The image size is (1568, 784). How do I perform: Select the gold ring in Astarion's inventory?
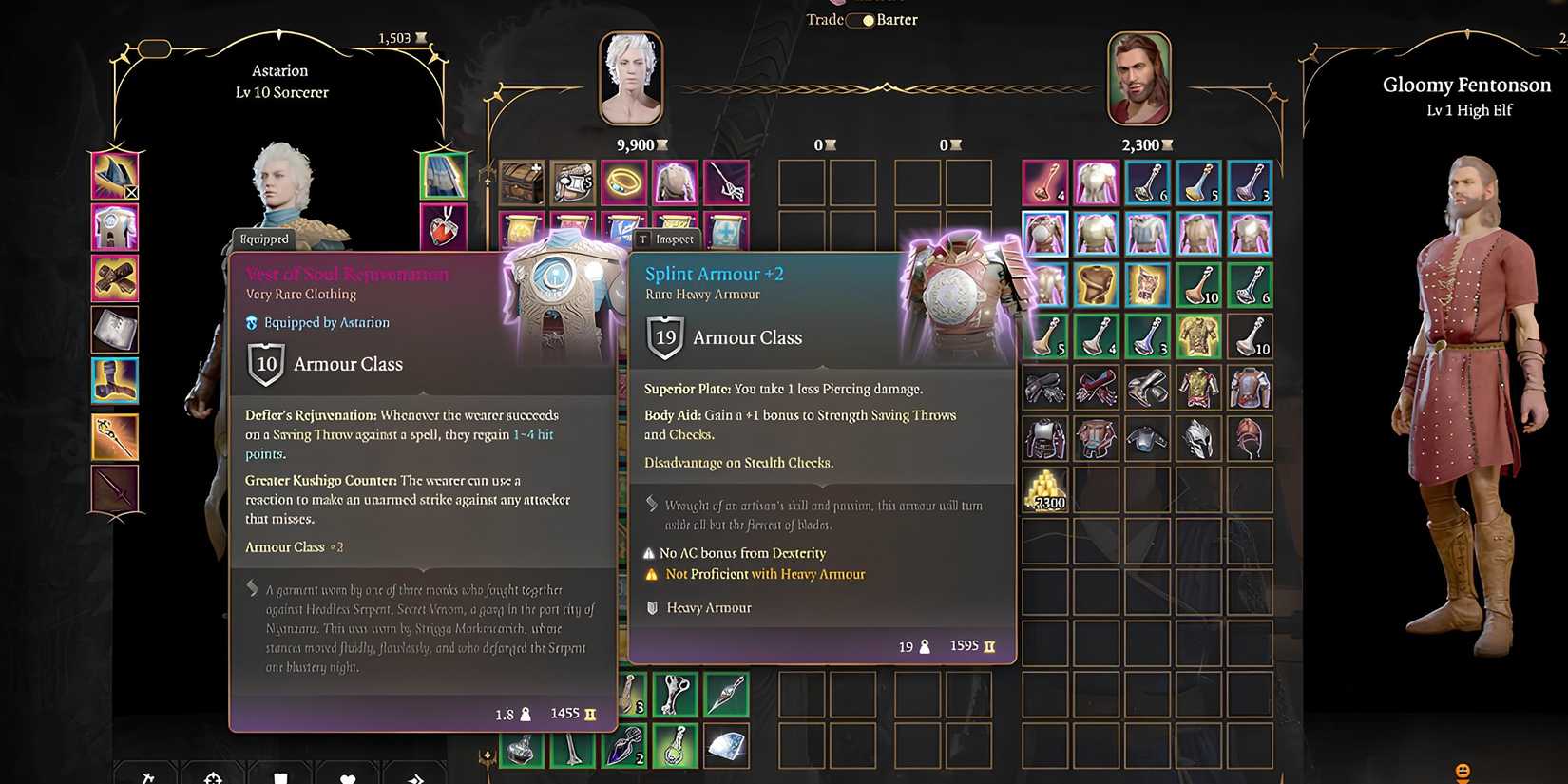[624, 182]
